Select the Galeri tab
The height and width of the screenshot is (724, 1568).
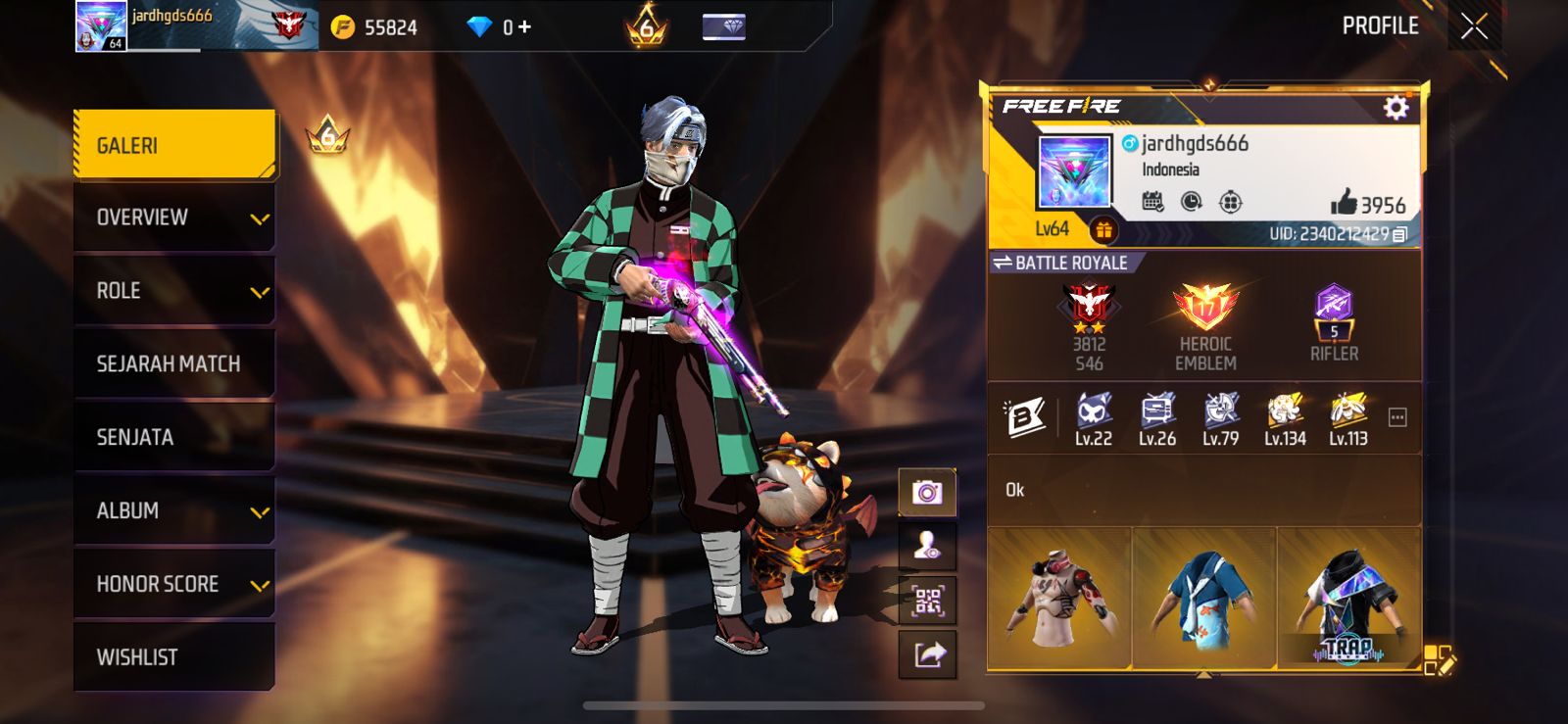[x=174, y=145]
